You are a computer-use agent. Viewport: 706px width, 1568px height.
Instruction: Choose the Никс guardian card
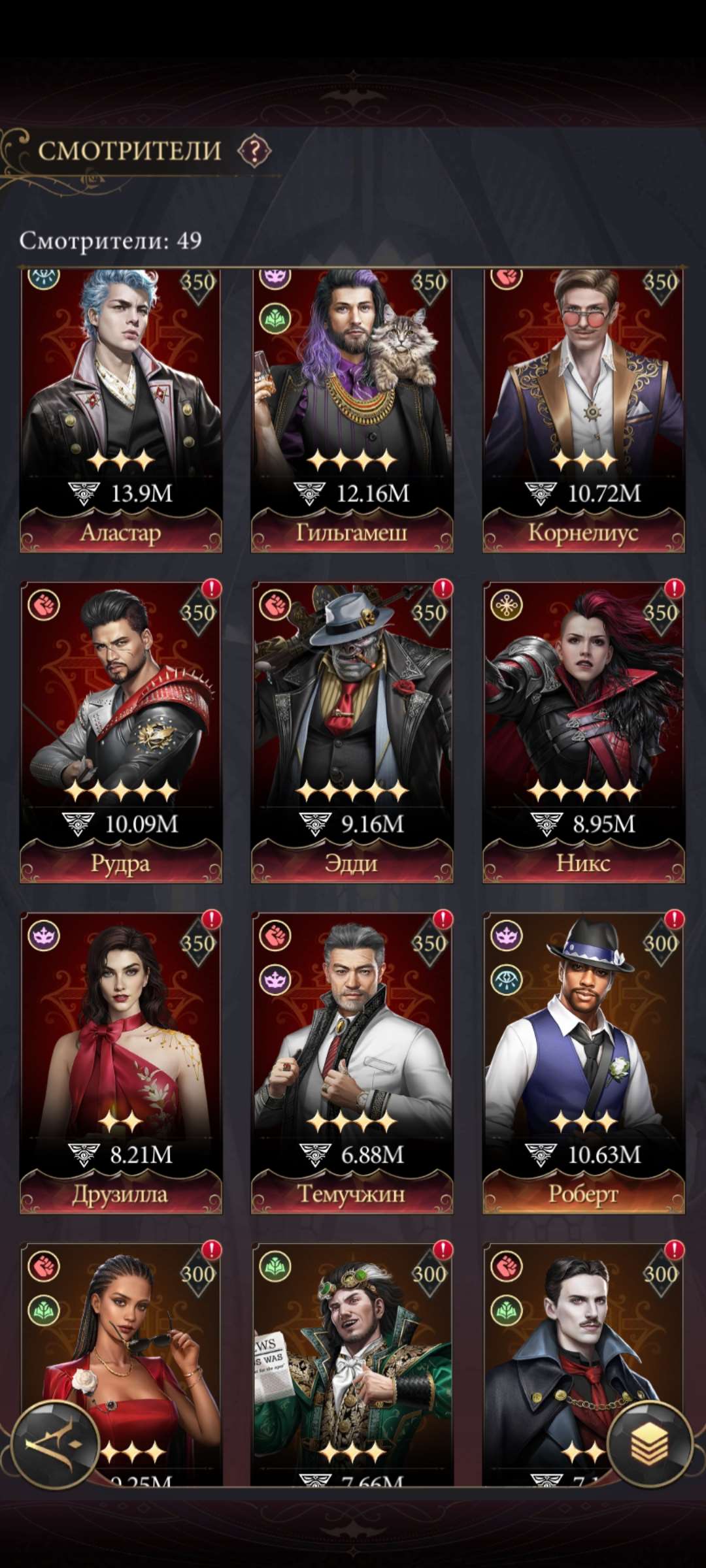[x=583, y=732]
